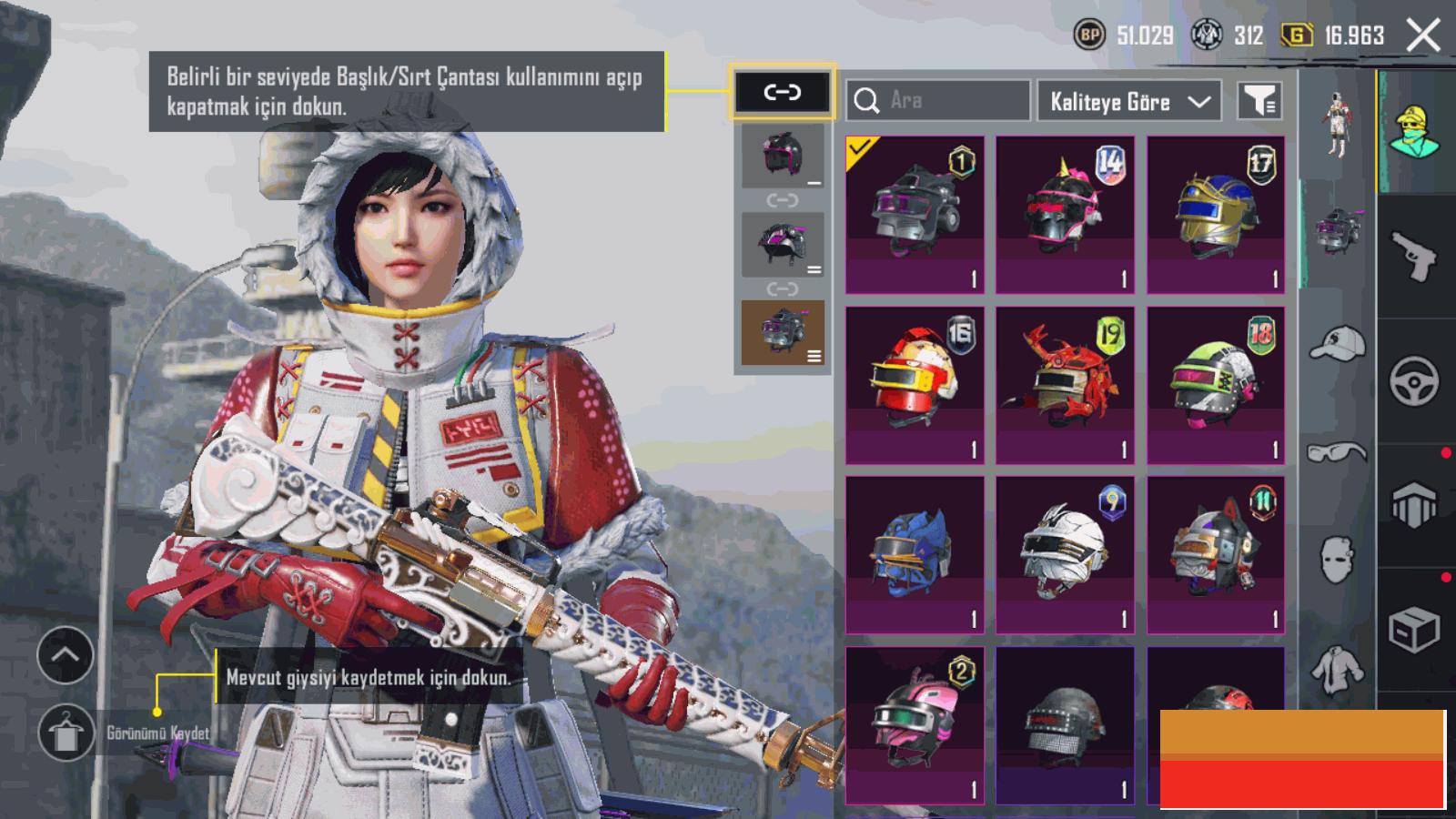Select the red samurai helmet numbered 19
This screenshot has height=819, width=1456.
[1065, 385]
